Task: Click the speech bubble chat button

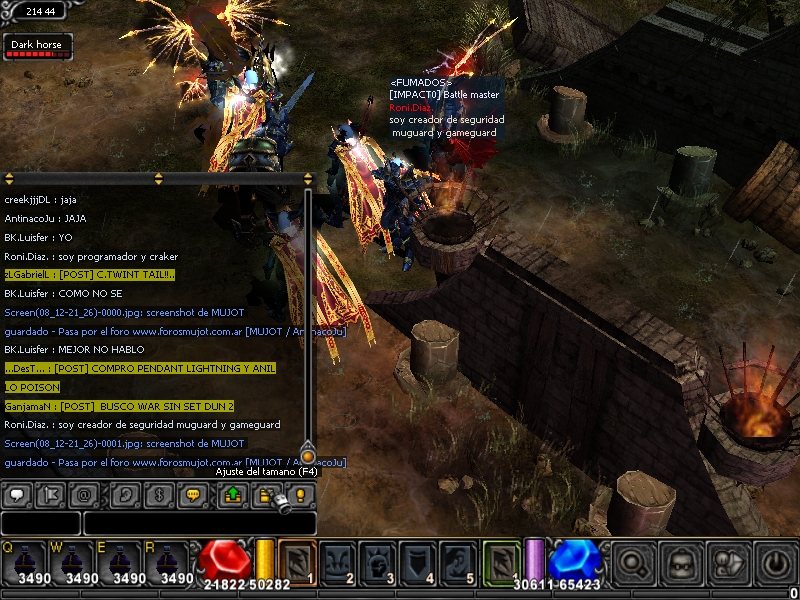Action: tap(17, 495)
